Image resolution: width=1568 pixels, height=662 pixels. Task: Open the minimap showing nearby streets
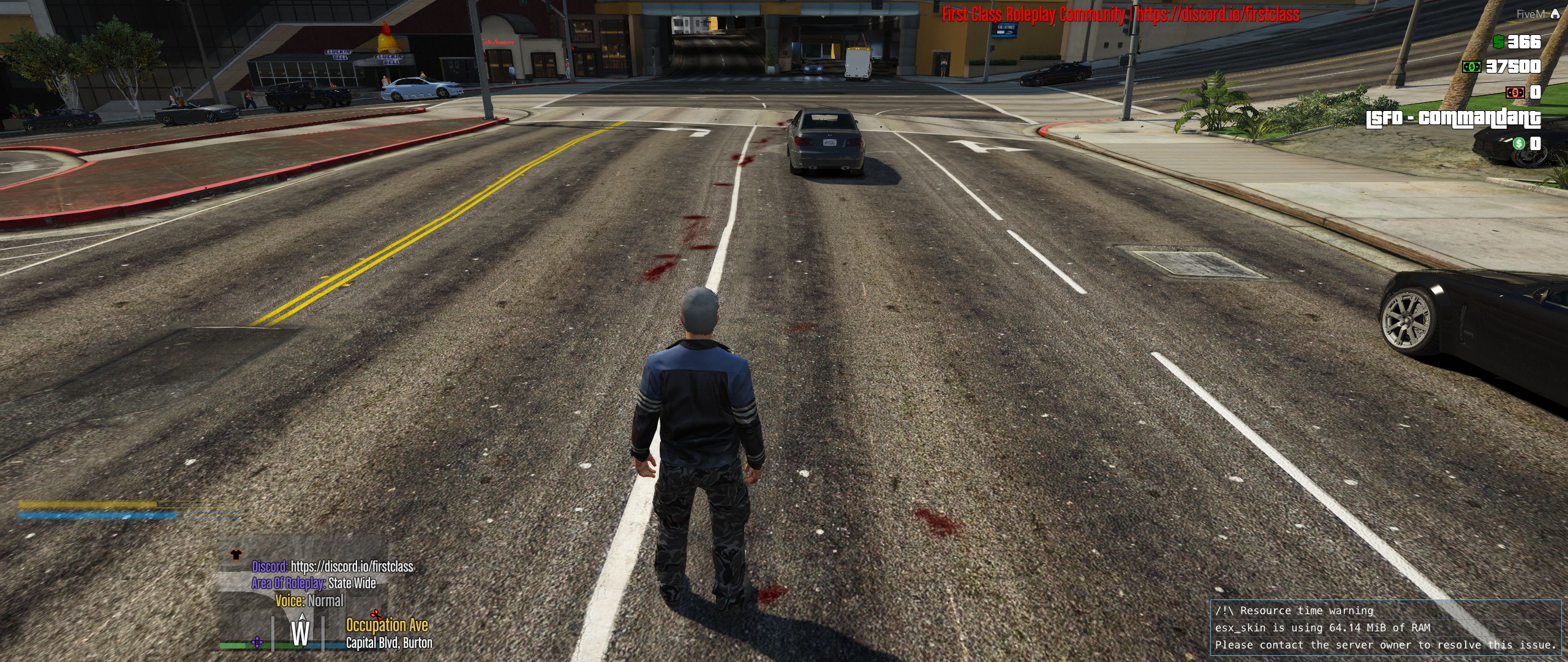(x=304, y=596)
